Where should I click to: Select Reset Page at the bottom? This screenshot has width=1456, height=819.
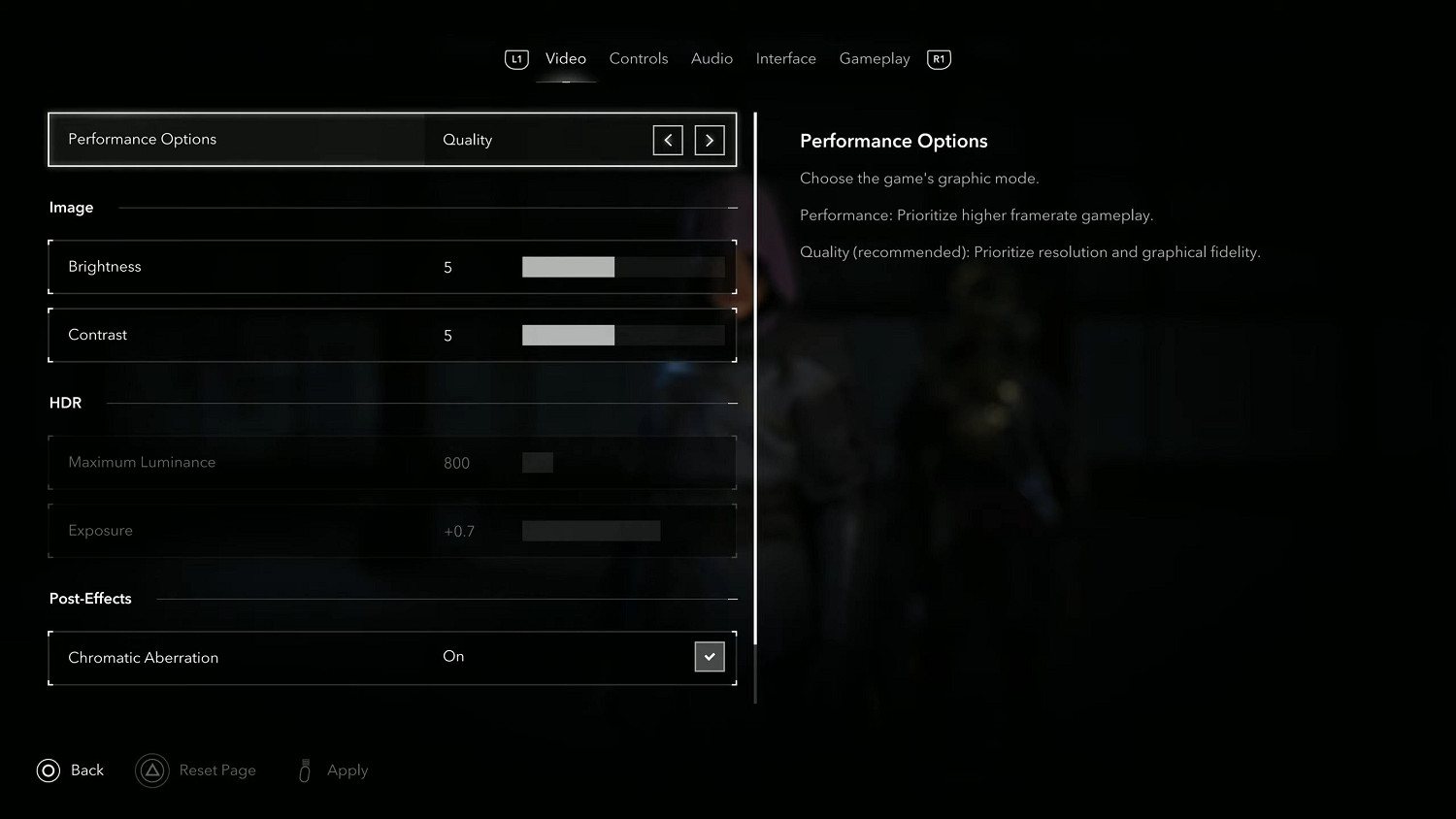tap(217, 770)
